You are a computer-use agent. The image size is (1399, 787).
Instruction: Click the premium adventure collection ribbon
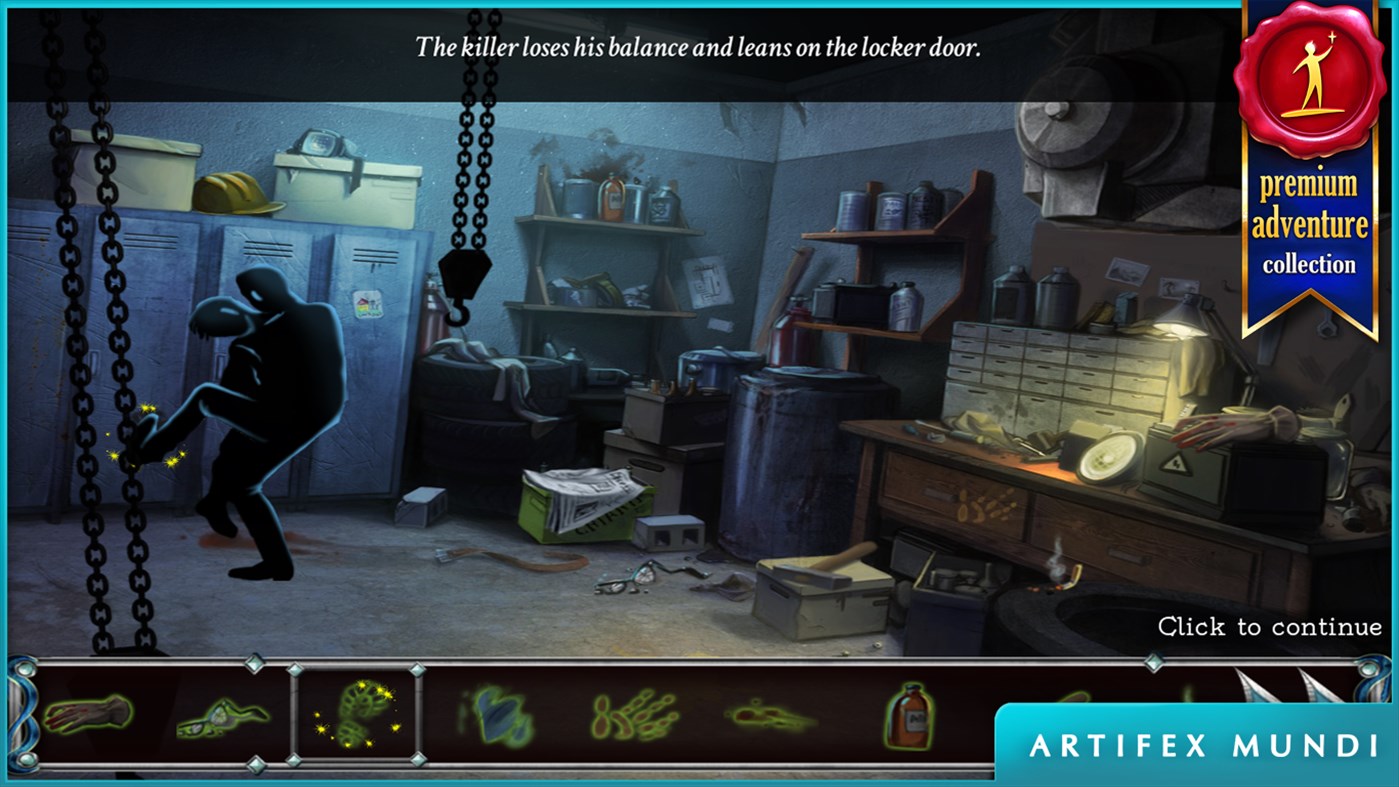point(1310,220)
